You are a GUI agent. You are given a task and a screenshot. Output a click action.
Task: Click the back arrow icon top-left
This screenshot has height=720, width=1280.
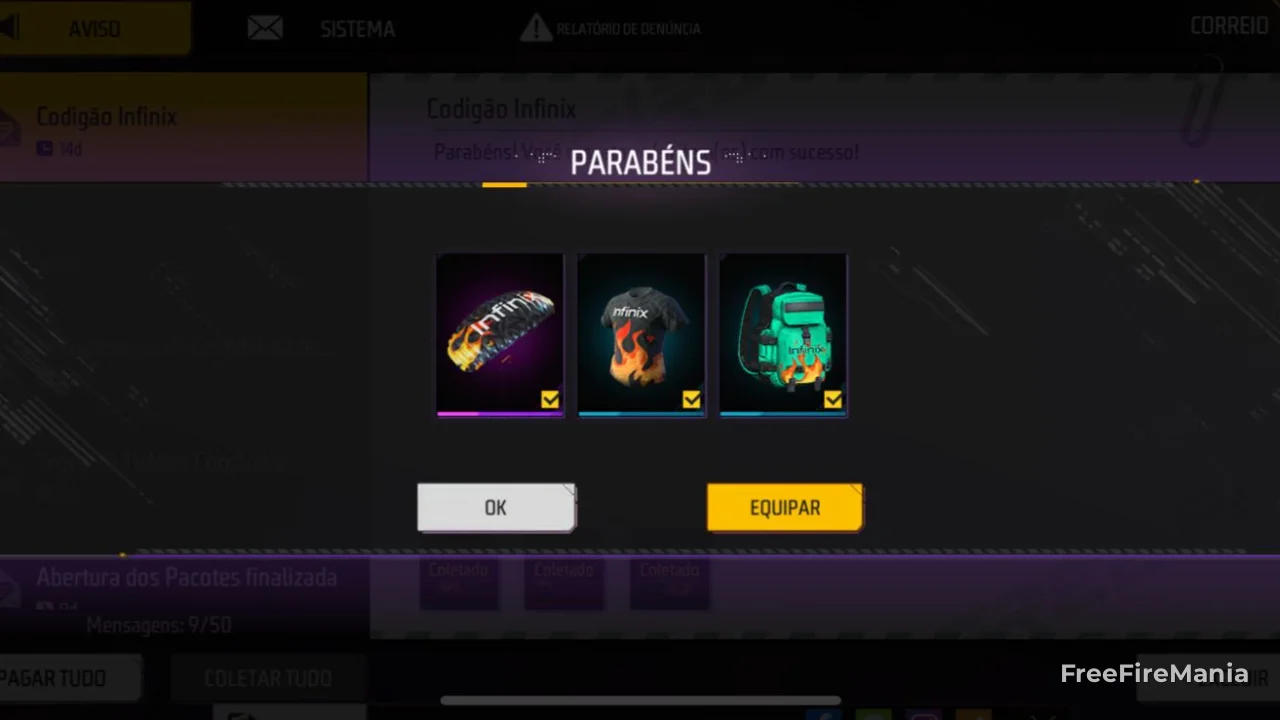point(12,27)
